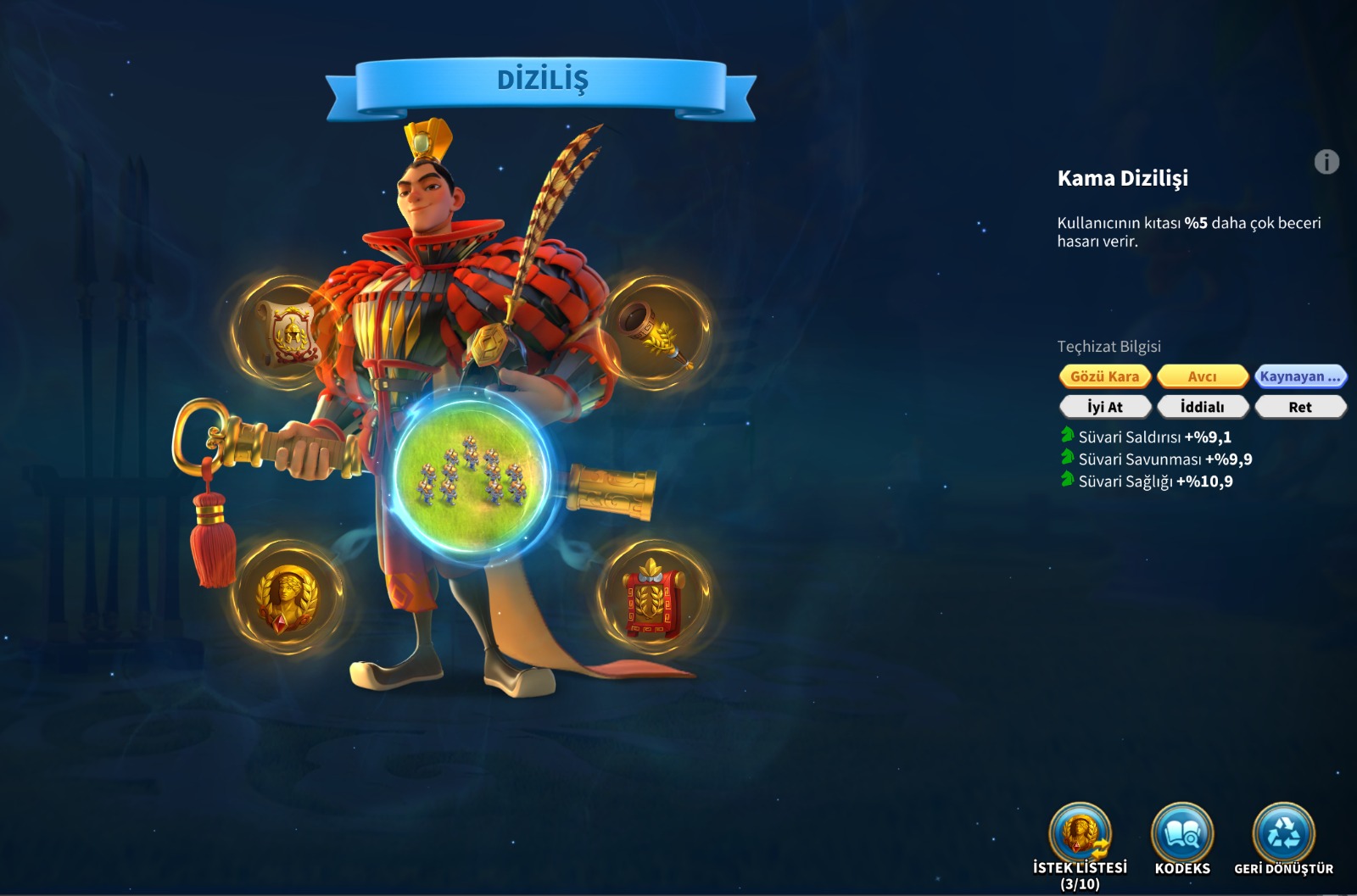This screenshot has width=1357, height=896.
Task: Open the Kodeks codex
Action: 1182,835
